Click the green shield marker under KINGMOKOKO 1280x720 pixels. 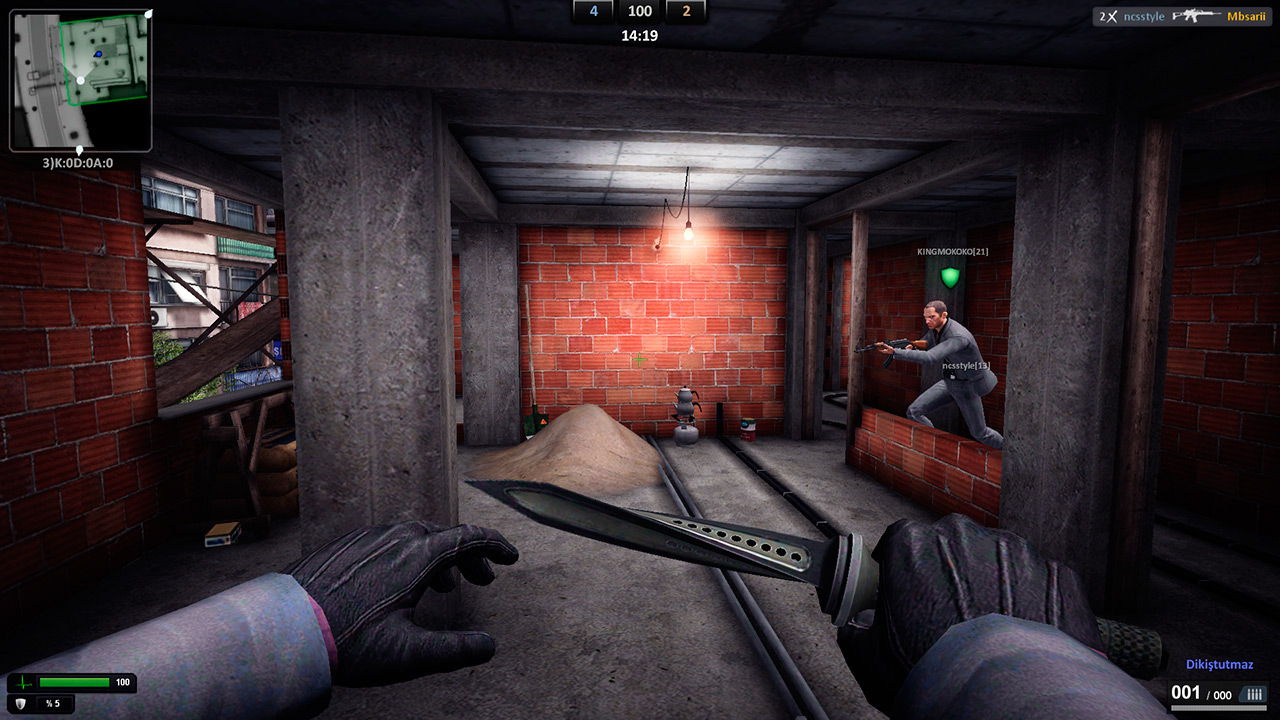pos(950,276)
